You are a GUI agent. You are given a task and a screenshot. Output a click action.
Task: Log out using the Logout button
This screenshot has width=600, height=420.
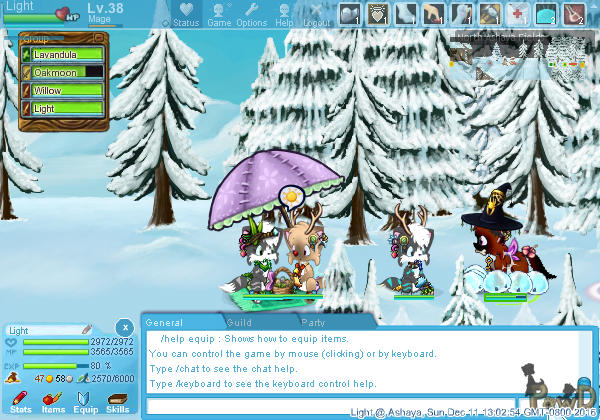point(316,14)
